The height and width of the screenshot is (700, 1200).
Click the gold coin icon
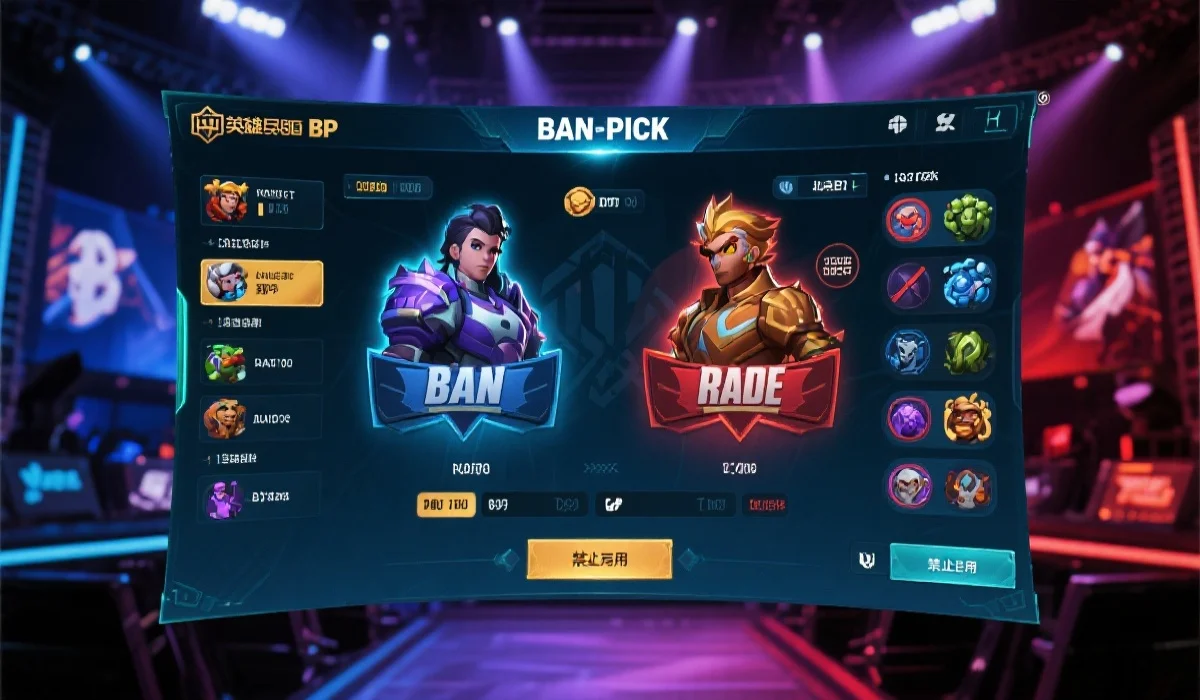580,202
